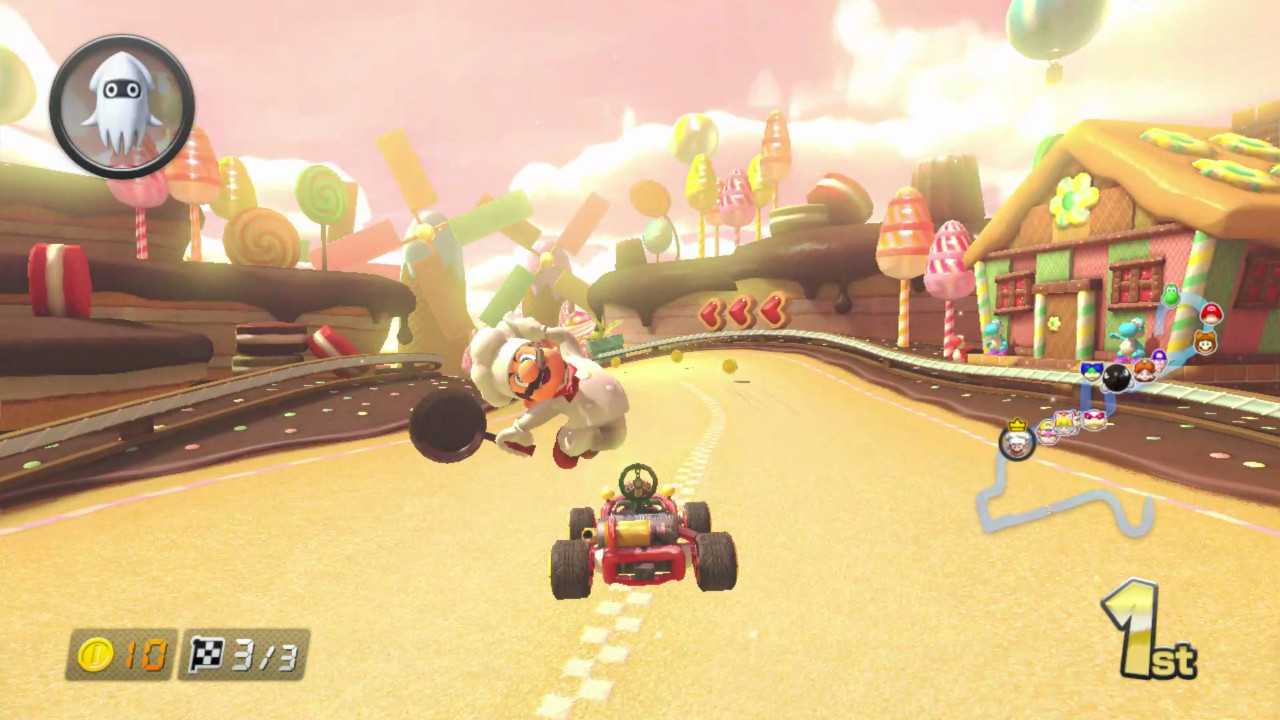Click the red arrow signs beside the track
The image size is (1280, 720).
click(740, 313)
